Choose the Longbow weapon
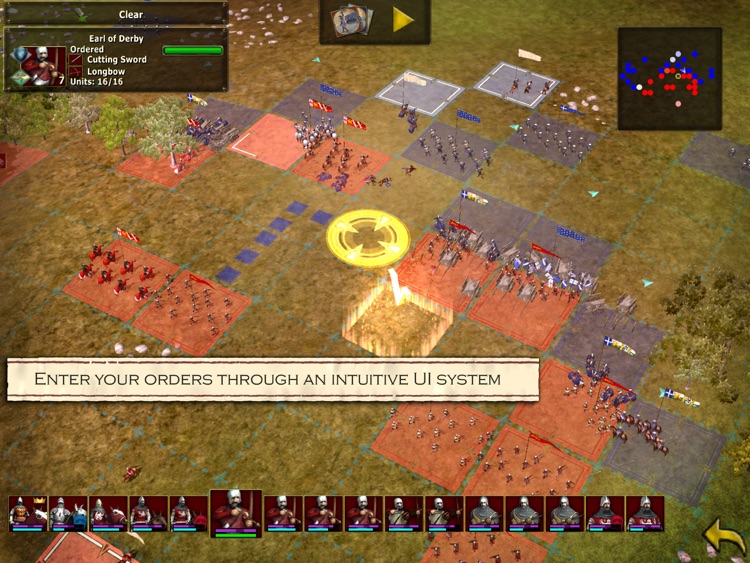Image resolution: width=750 pixels, height=563 pixels. point(104,72)
